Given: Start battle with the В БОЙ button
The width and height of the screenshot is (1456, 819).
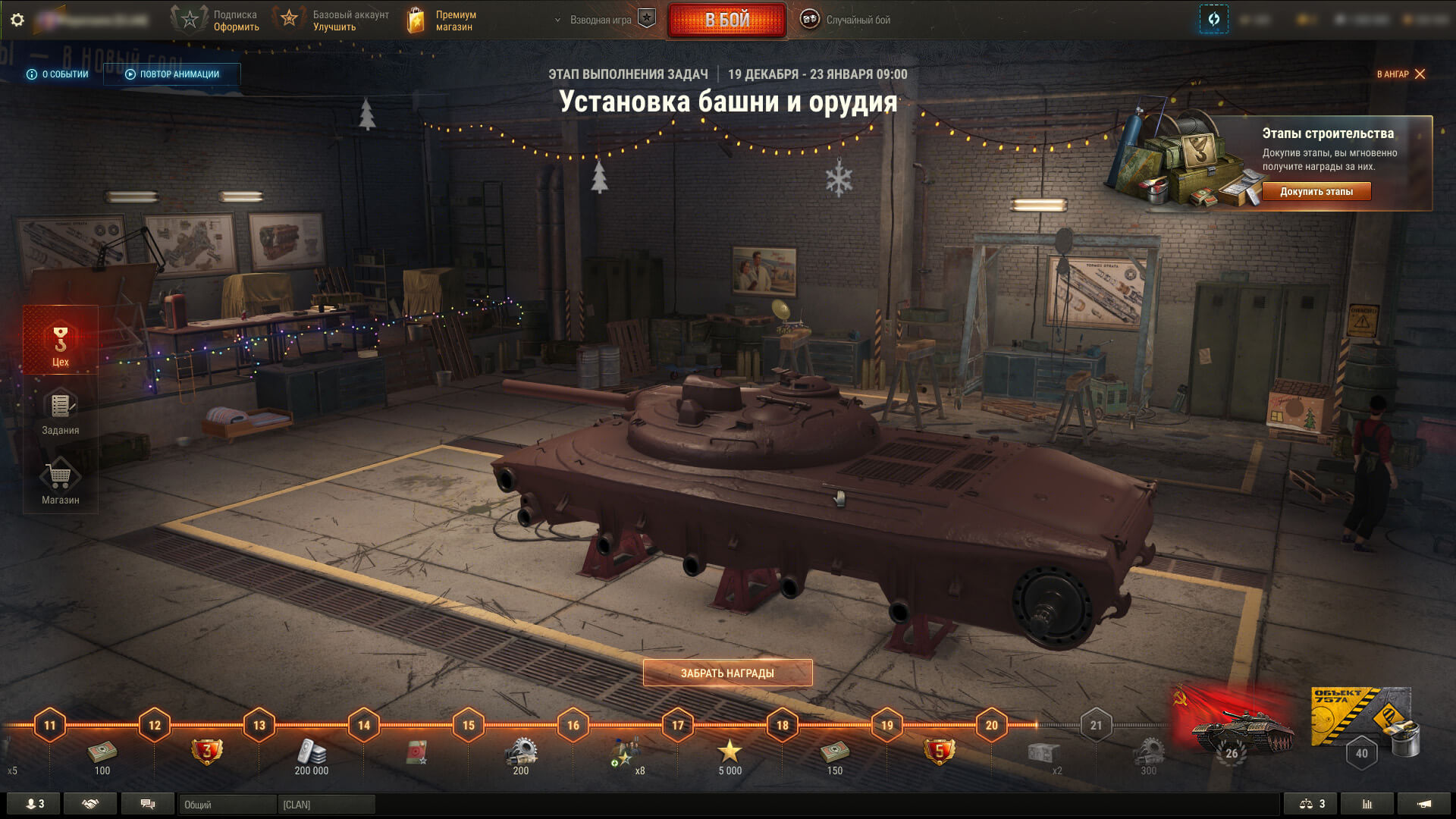Looking at the screenshot, I should pos(726,20).
